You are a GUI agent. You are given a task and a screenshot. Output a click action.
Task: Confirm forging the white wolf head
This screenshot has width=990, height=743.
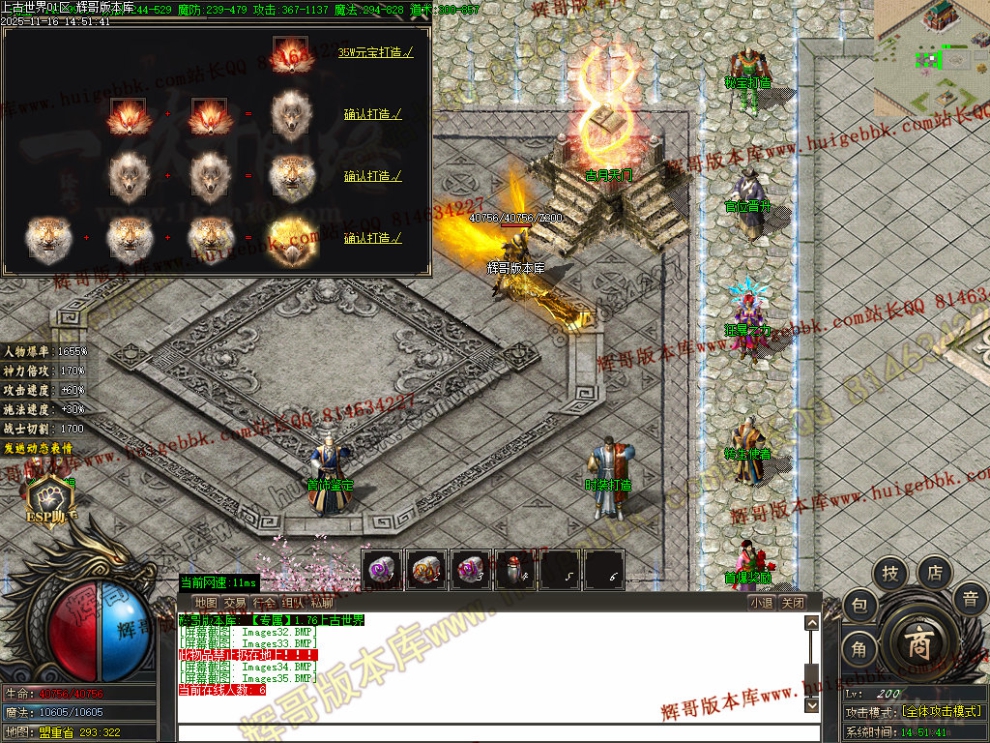[x=372, y=114]
